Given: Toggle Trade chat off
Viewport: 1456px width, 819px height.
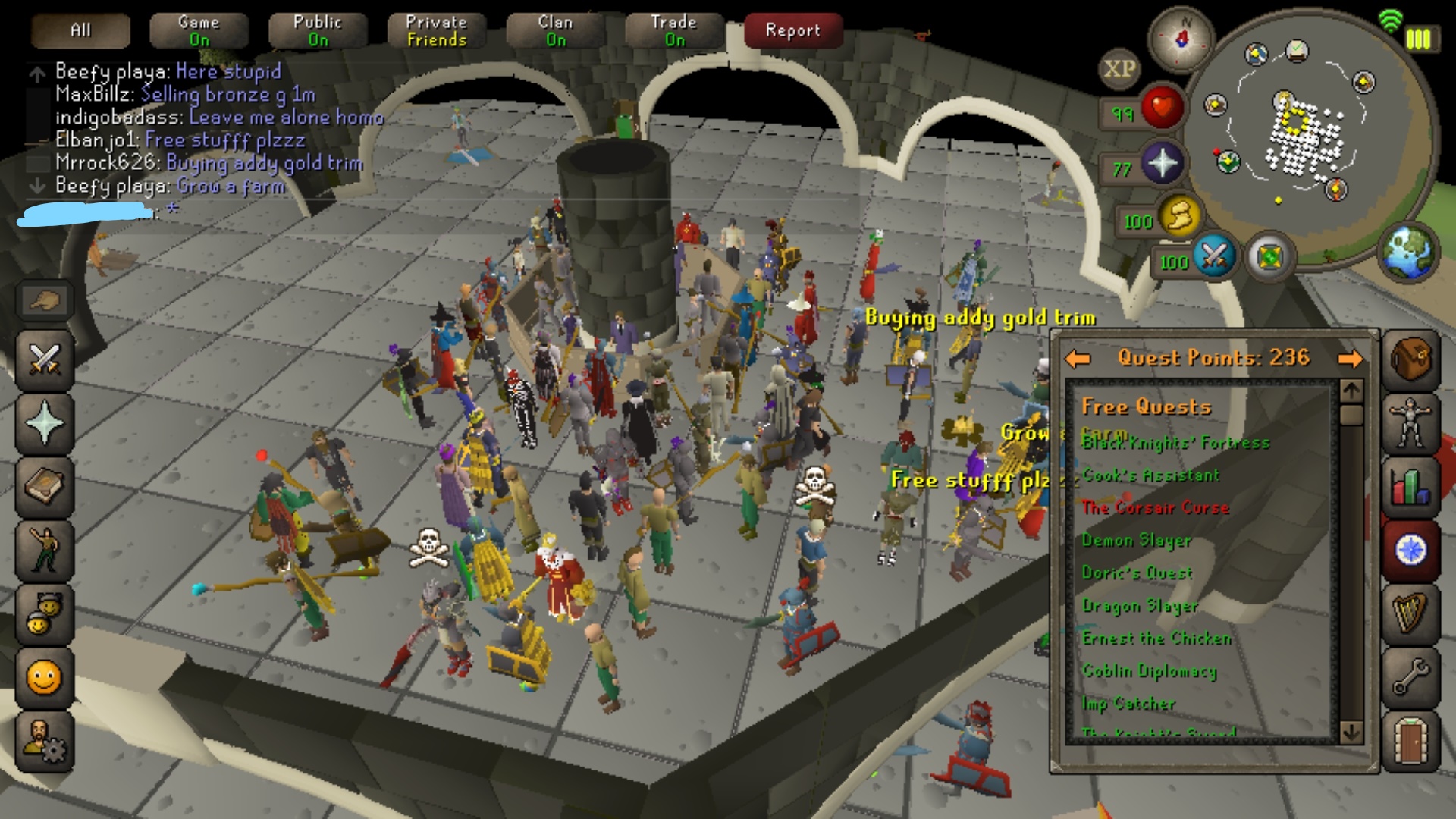Looking at the screenshot, I should tap(673, 30).
